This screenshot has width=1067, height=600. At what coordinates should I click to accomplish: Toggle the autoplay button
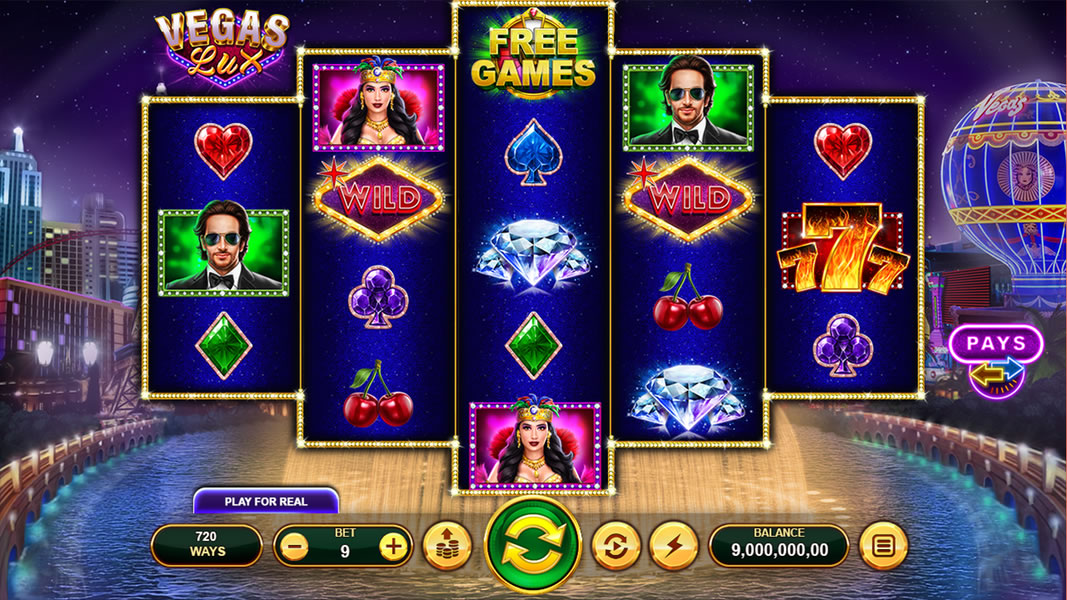pos(615,546)
